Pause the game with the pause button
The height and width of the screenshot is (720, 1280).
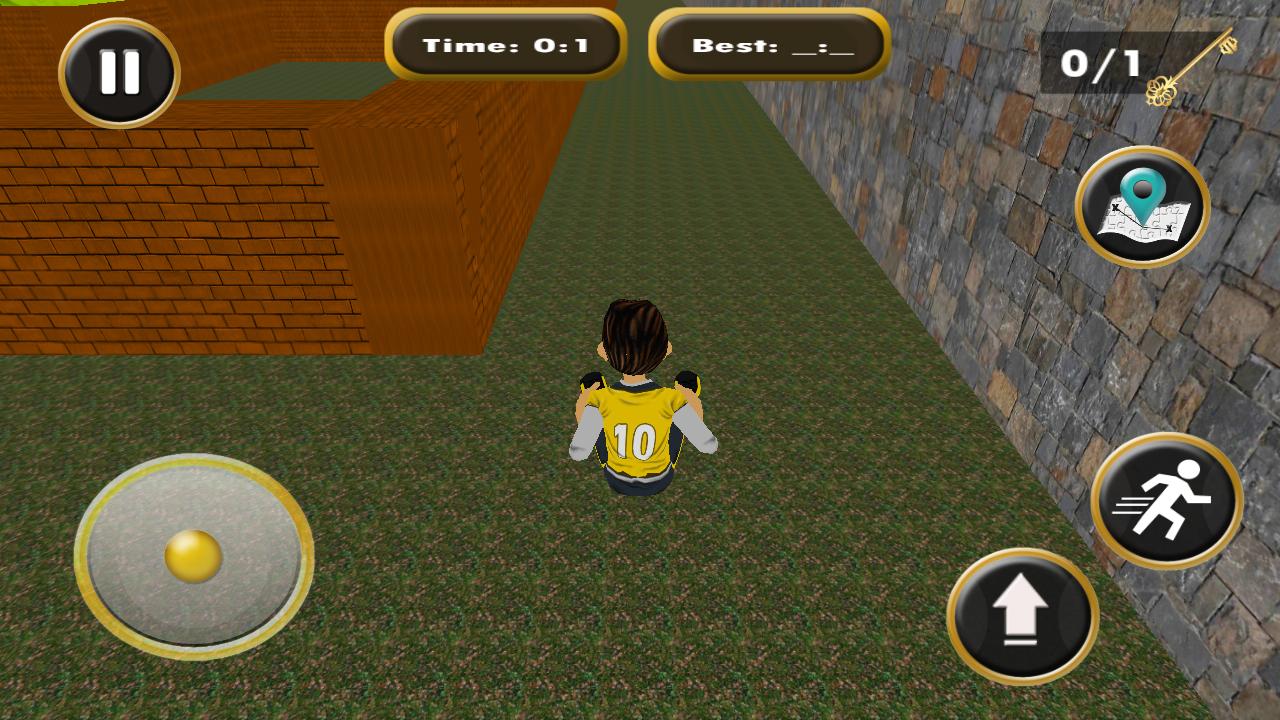119,73
